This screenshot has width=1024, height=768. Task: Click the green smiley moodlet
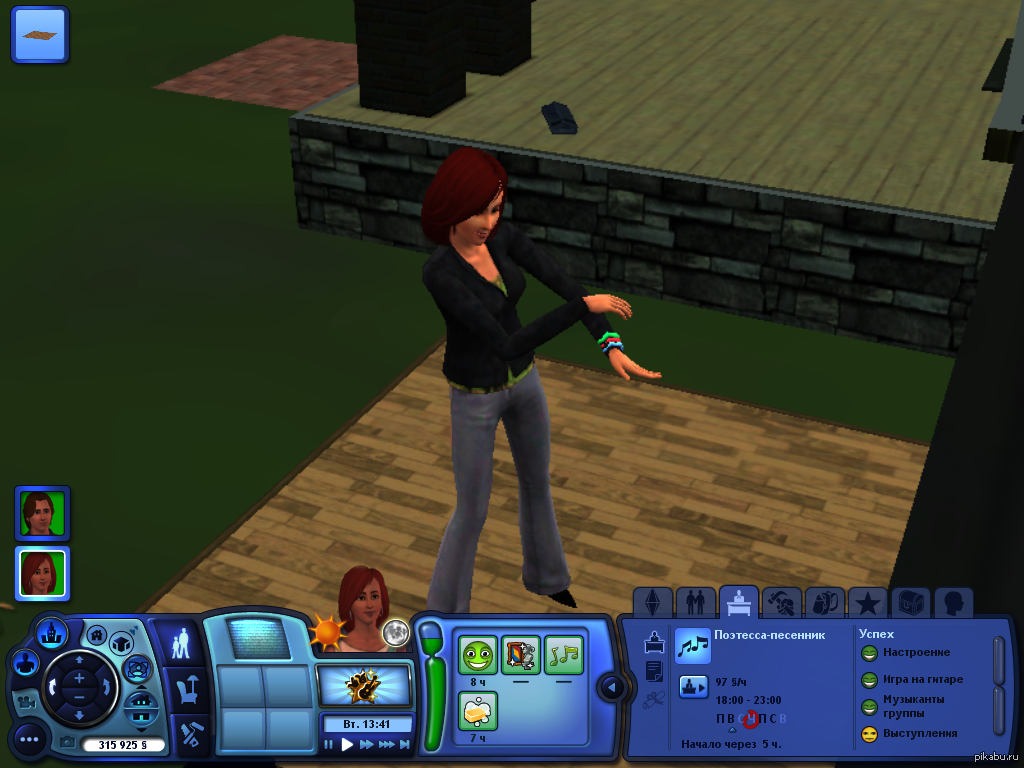click(477, 655)
